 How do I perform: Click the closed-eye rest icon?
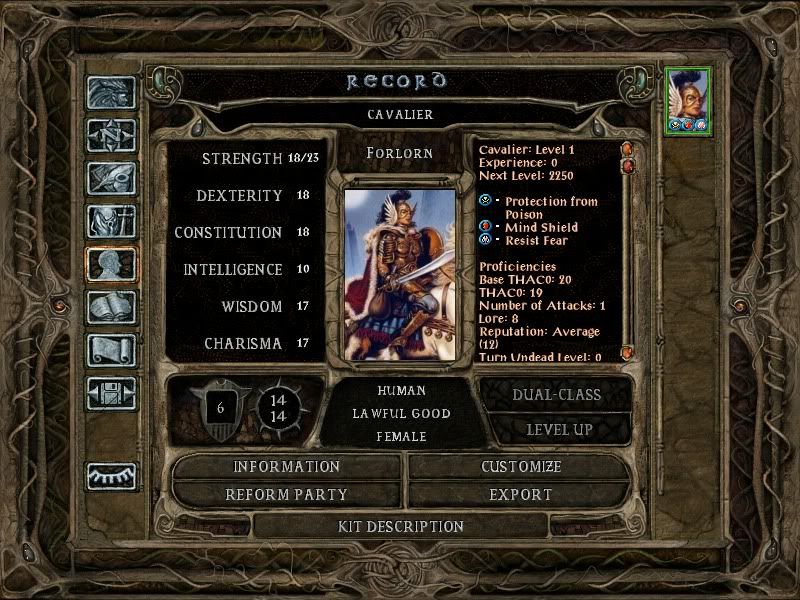tap(111, 476)
